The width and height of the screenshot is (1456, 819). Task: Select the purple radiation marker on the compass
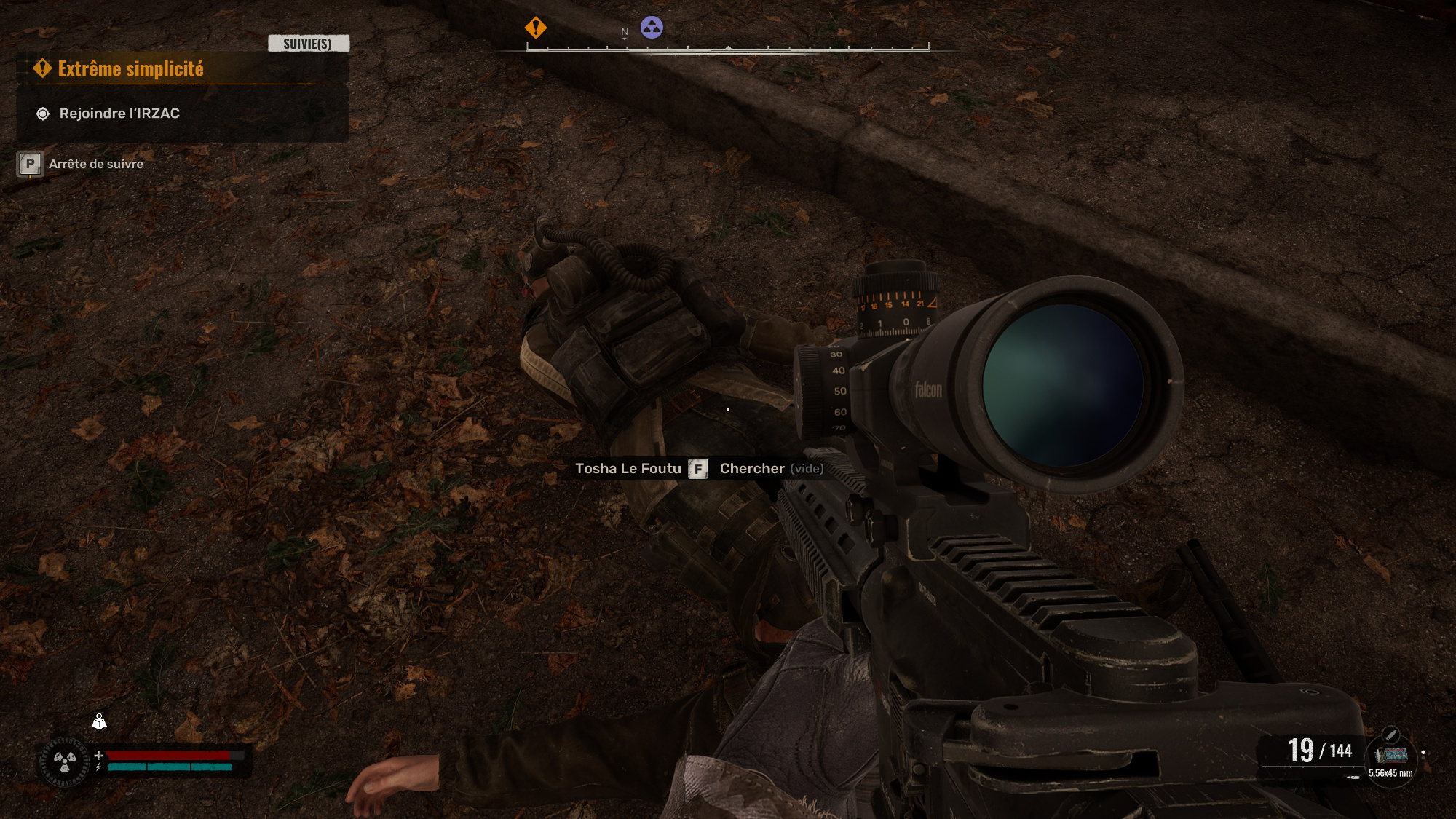pos(652,28)
